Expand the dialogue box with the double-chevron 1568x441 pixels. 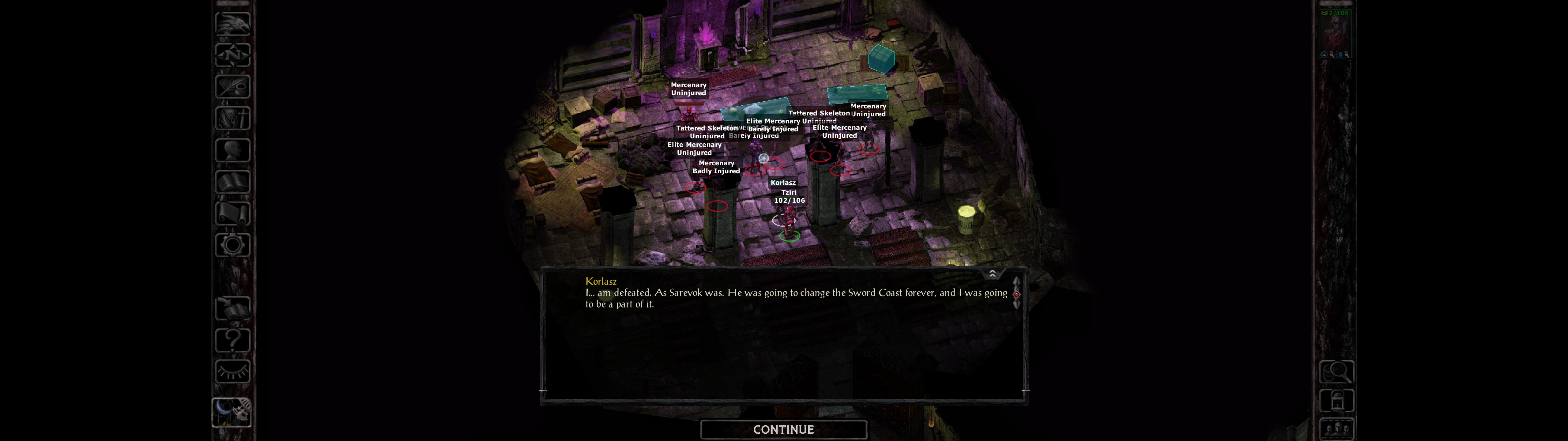point(992,273)
